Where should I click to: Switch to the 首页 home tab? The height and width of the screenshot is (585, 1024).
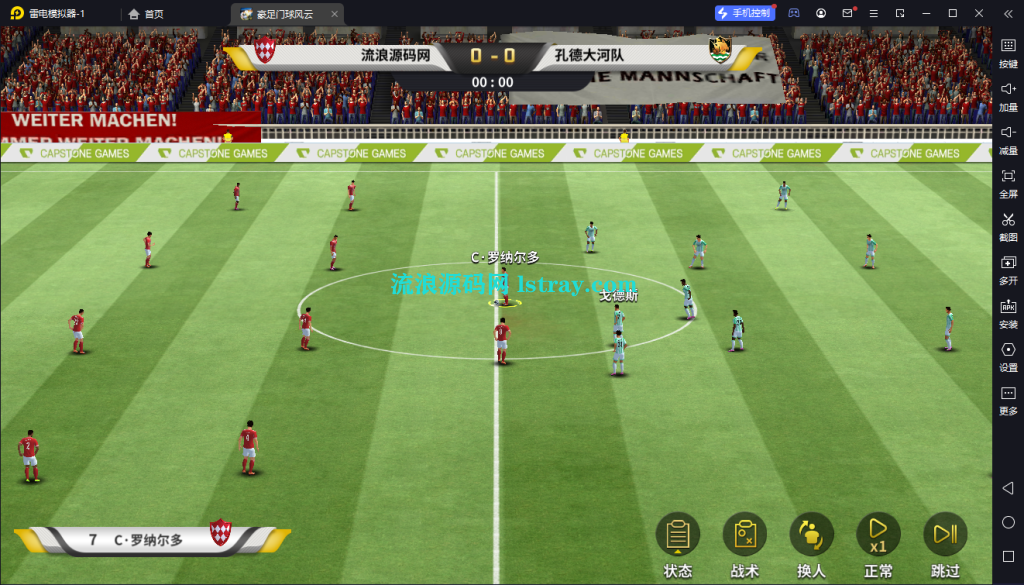pos(146,14)
